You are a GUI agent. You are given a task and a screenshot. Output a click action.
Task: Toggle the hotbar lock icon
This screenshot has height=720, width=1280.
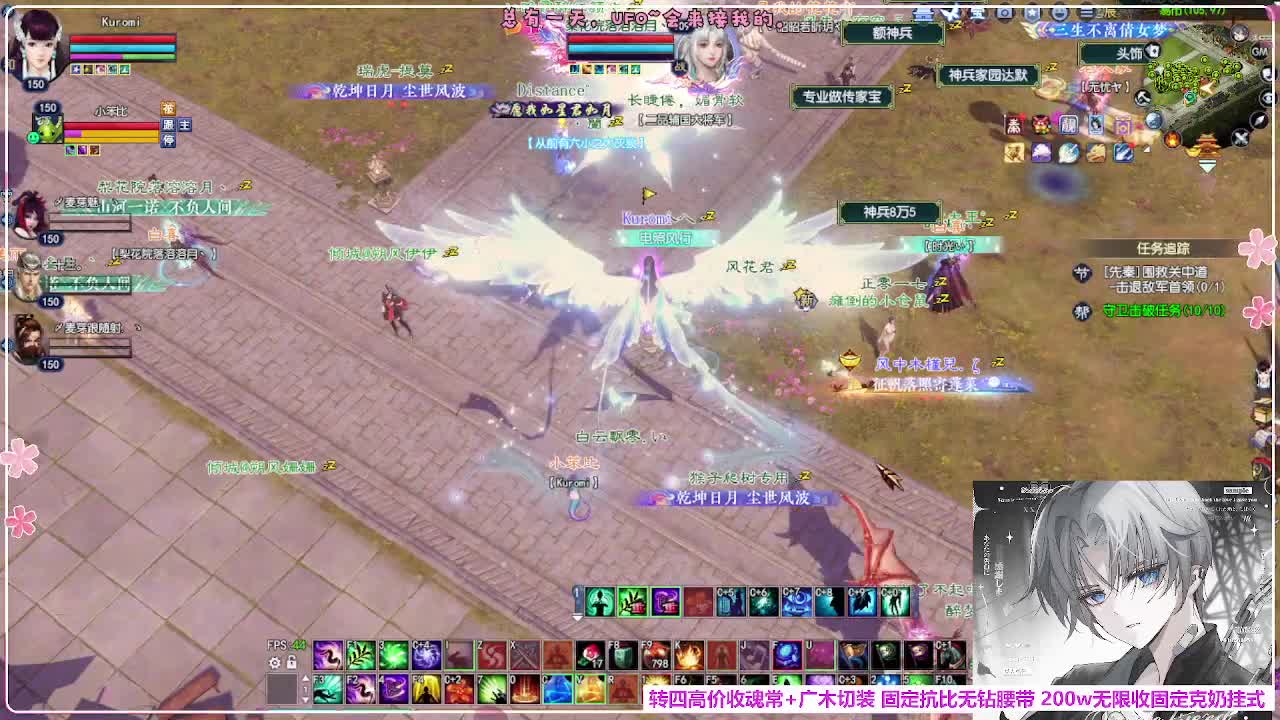(x=291, y=661)
